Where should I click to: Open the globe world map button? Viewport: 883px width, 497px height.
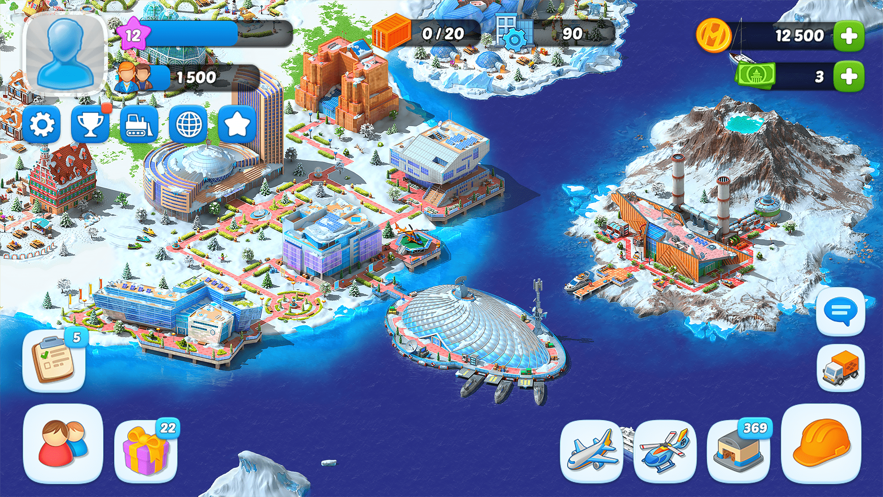188,125
